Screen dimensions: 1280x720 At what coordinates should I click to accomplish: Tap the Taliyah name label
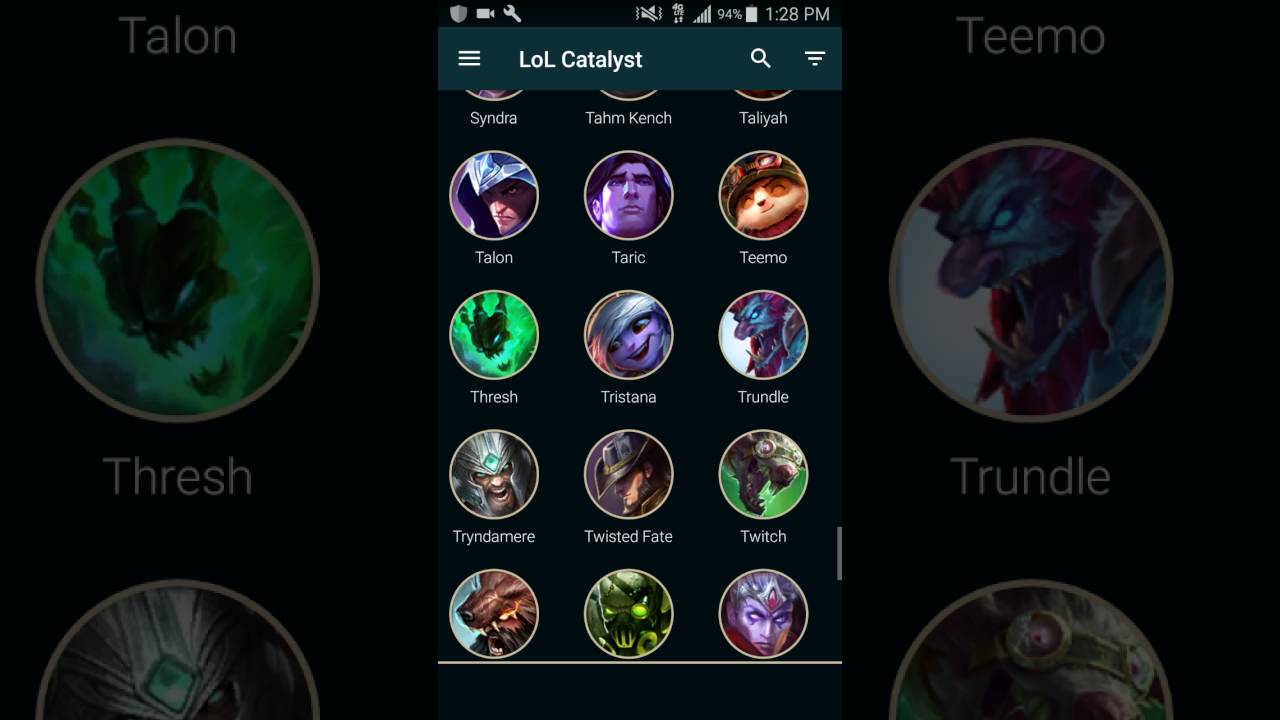coord(763,117)
